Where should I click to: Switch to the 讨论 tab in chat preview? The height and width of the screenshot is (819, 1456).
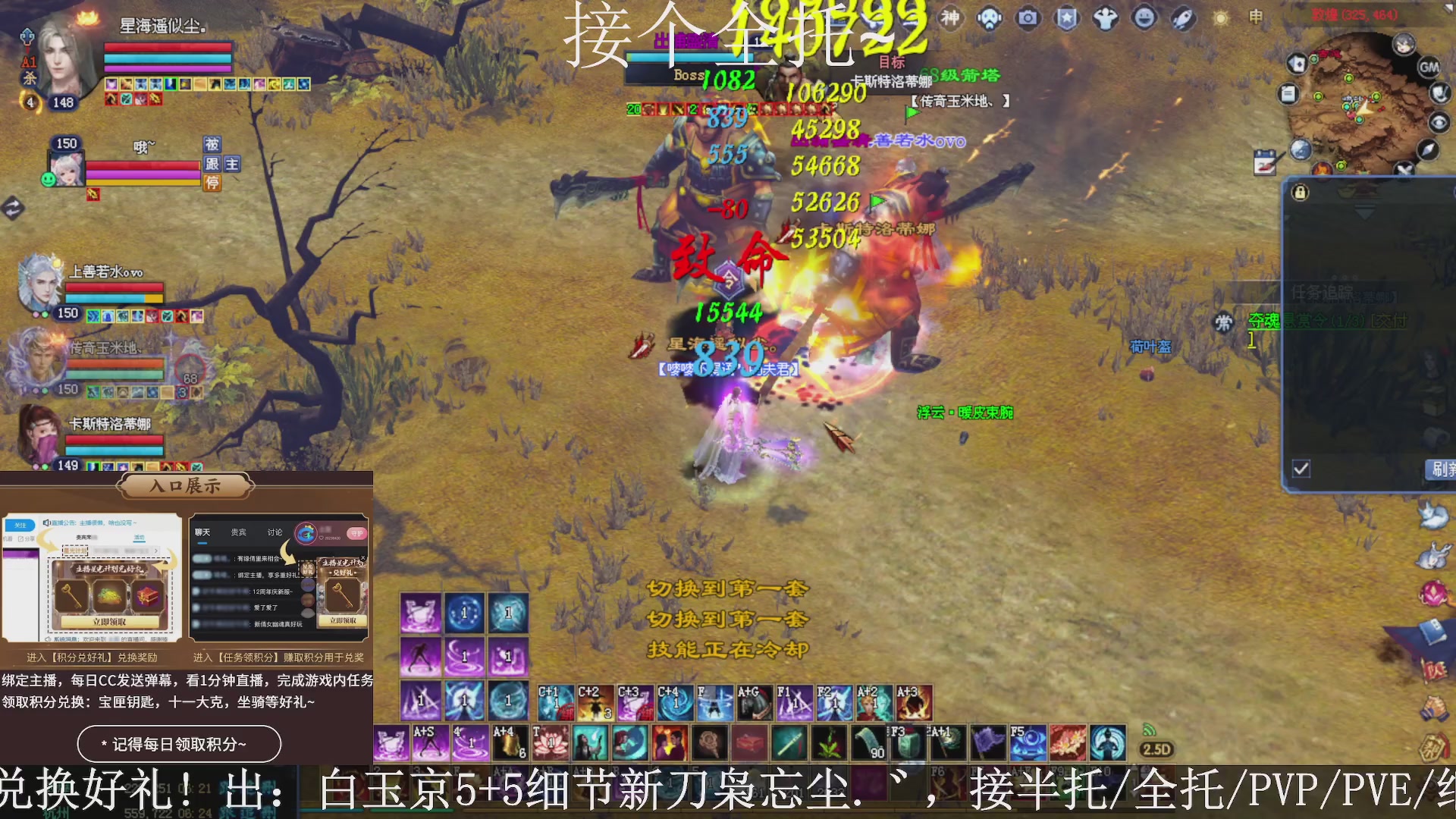(x=275, y=532)
